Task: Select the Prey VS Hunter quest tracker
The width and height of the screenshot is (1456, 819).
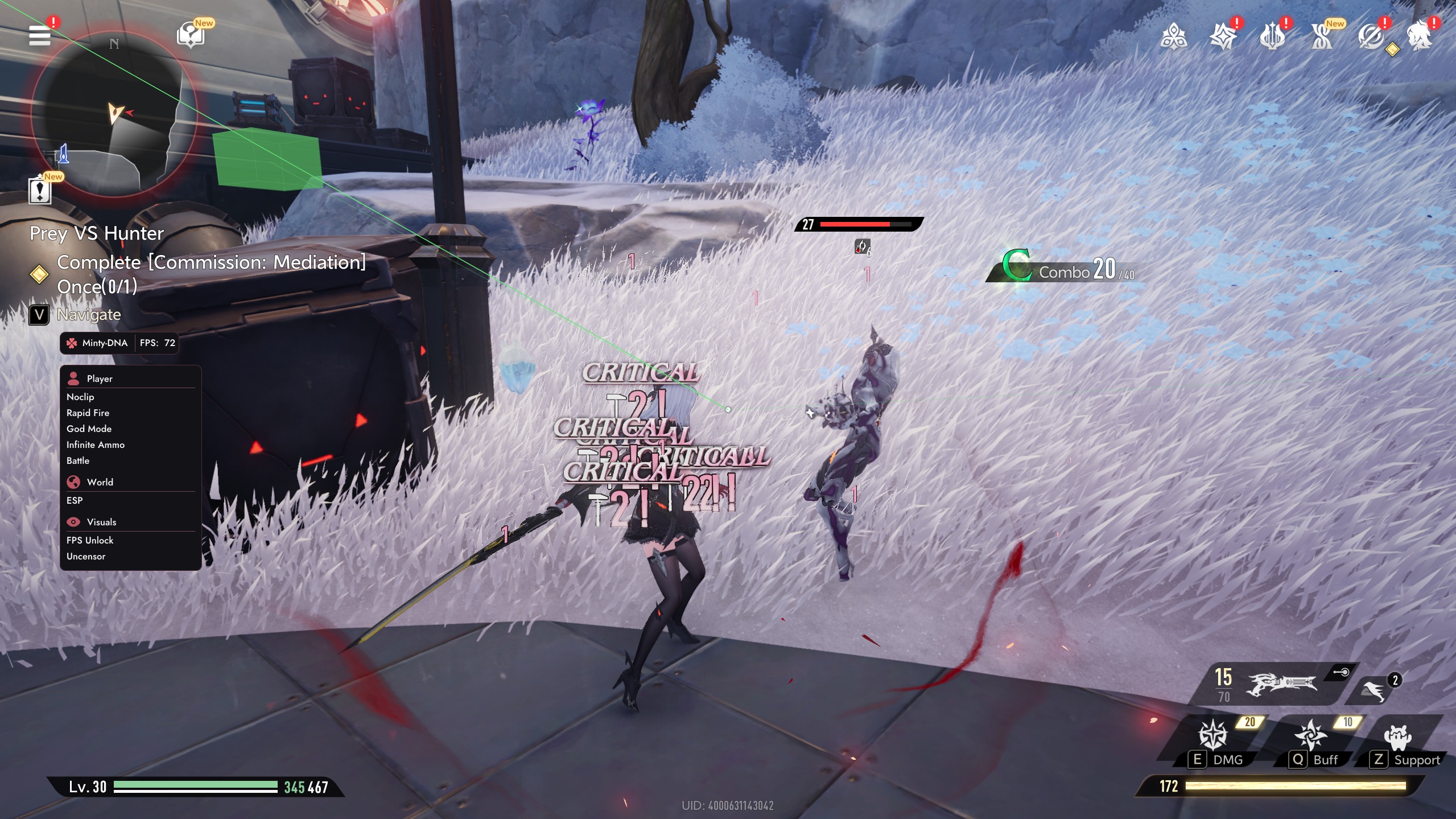Action: coord(97,233)
